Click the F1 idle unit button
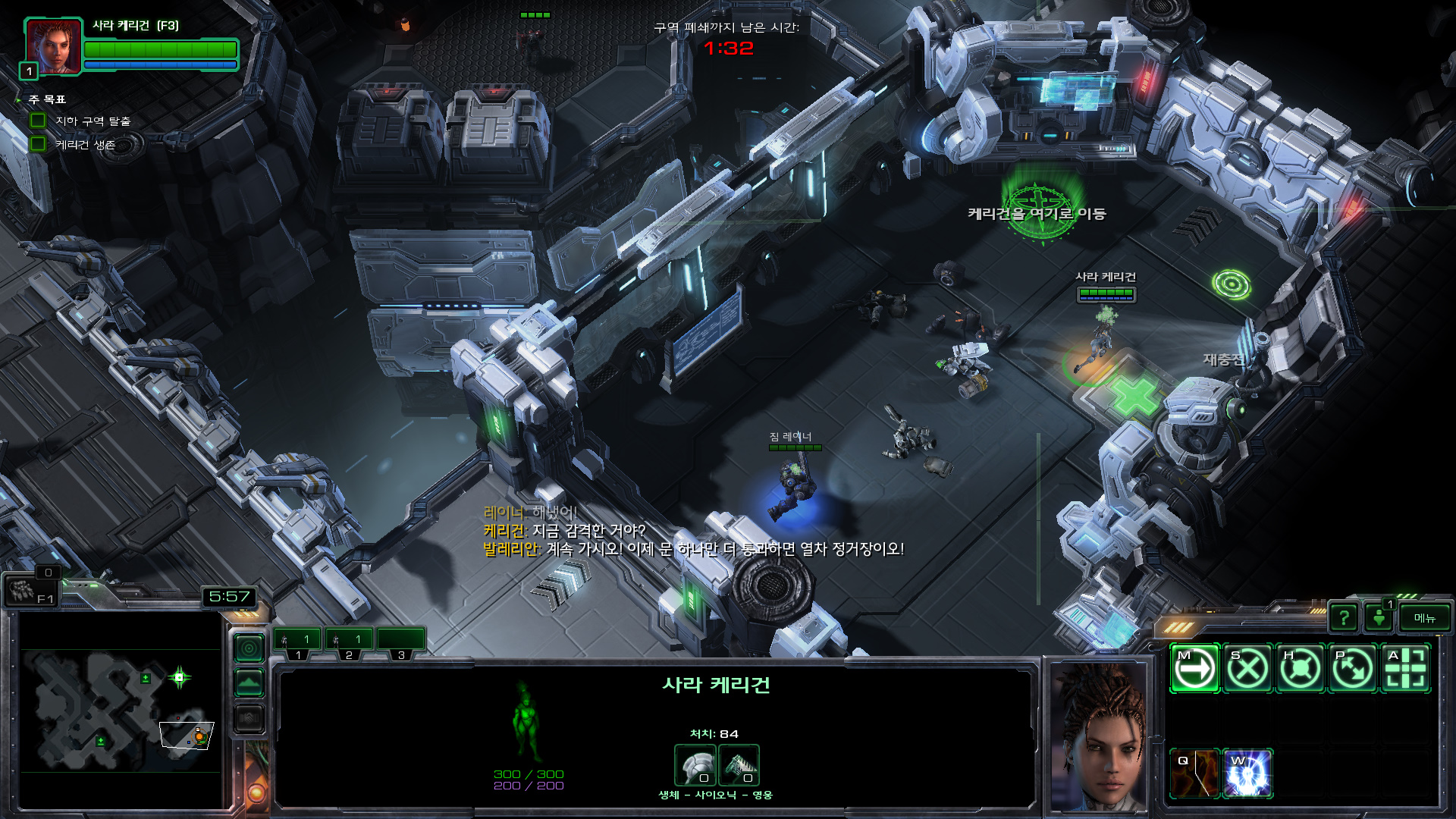1456x819 pixels. click(x=30, y=591)
